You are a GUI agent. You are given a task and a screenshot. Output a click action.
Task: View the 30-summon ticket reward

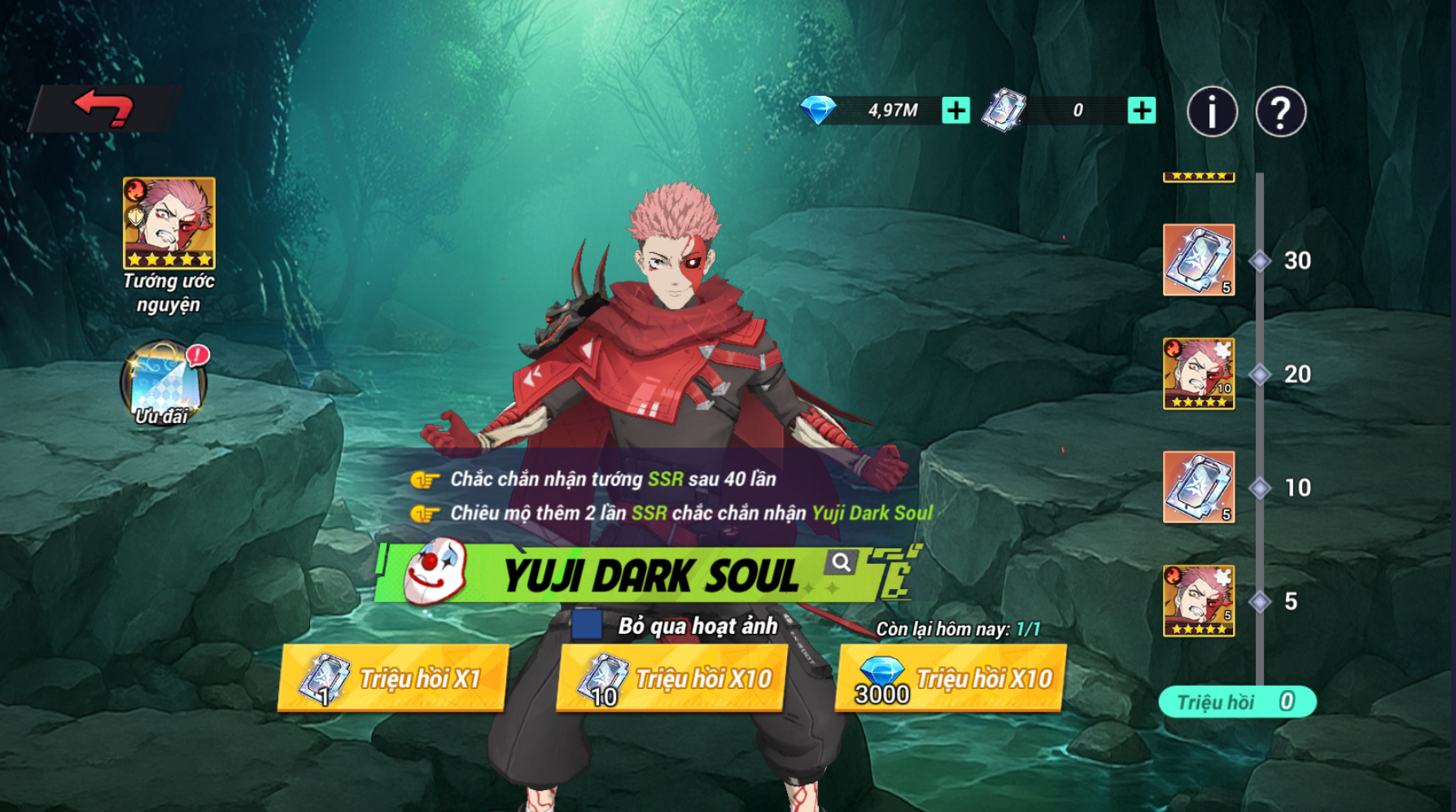1199,260
